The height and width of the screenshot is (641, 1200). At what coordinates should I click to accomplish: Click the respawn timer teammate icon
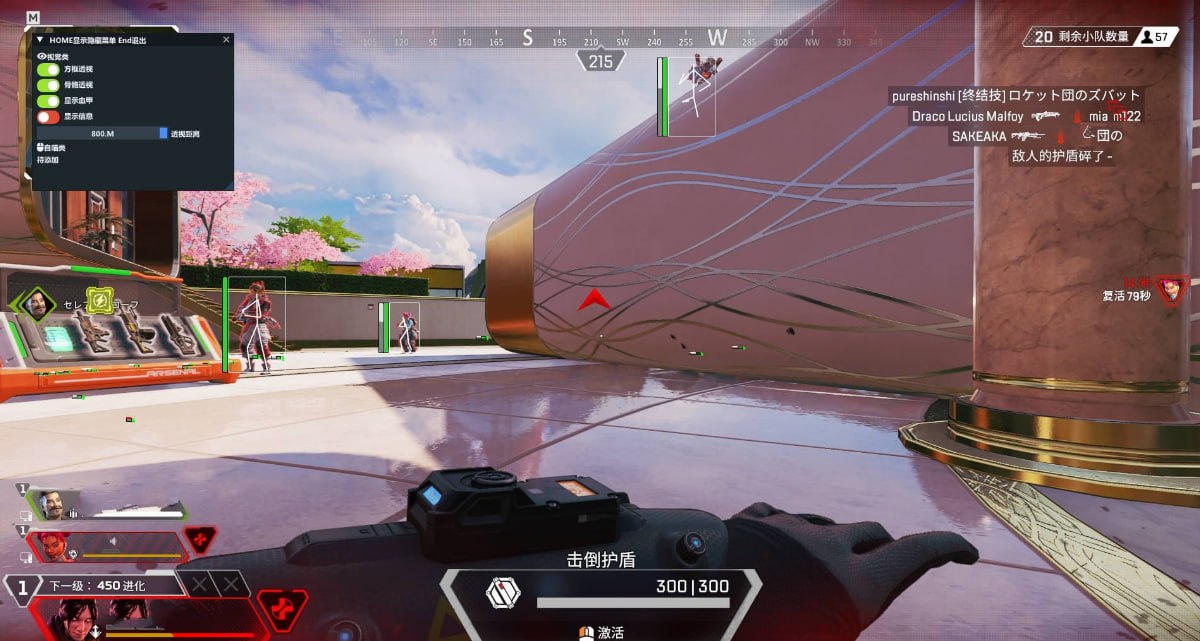(1171, 290)
